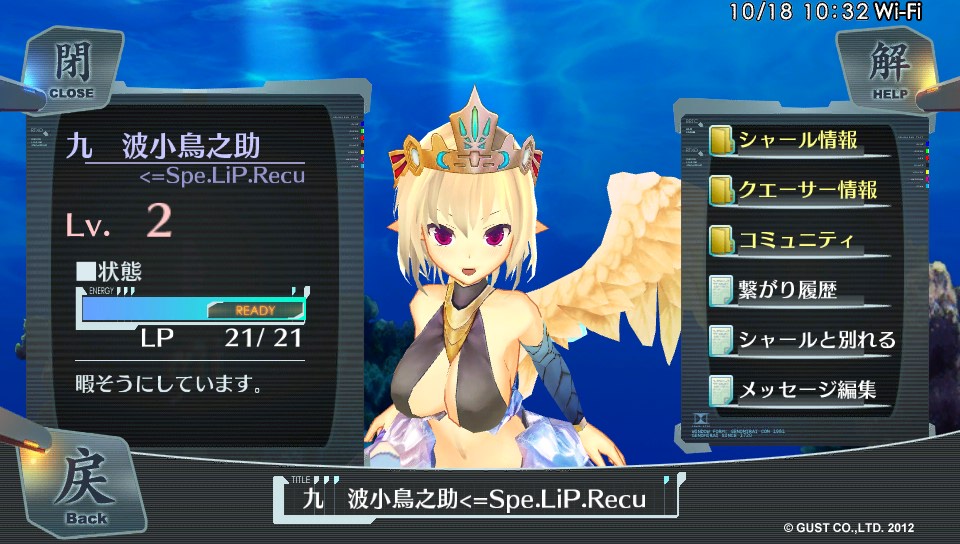Close the character status screen
This screenshot has width=960, height=544.
coord(68,70)
